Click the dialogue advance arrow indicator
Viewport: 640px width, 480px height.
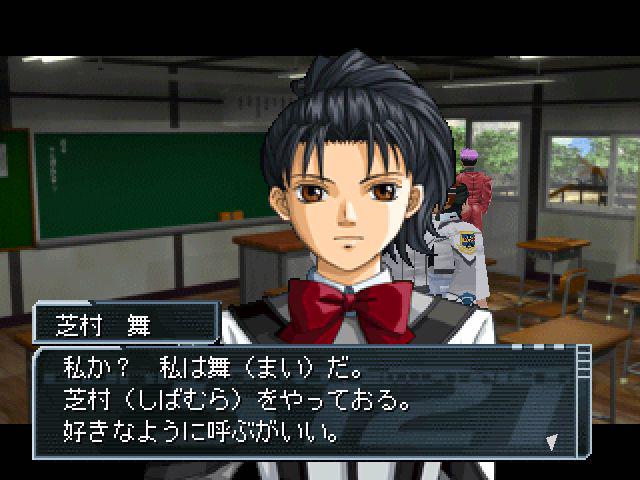pyautogui.click(x=552, y=440)
